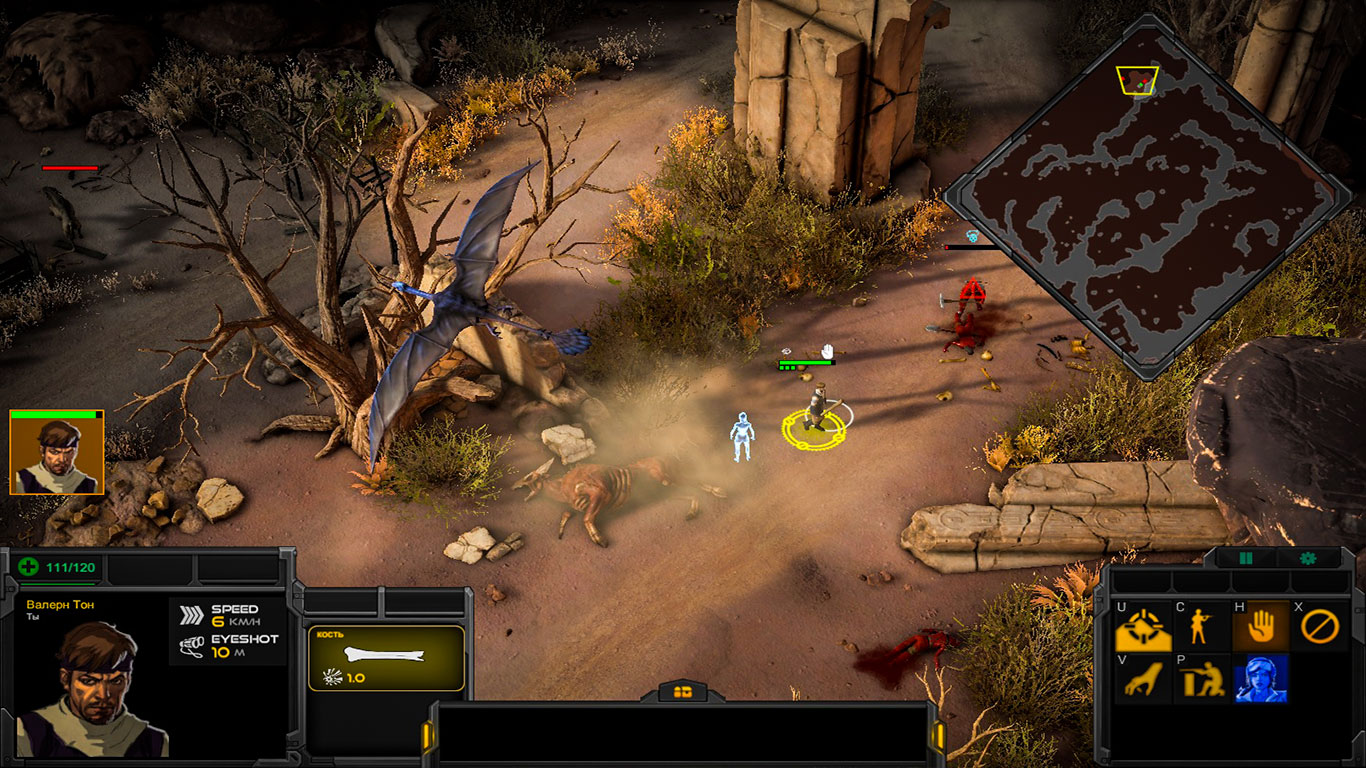Choose the kneeling shooter behind cover command
This screenshot has width=1366, height=768.
point(1201,680)
